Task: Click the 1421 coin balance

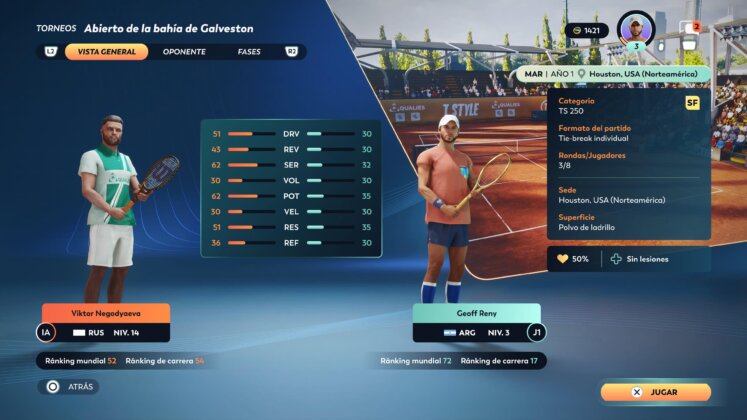Action: pyautogui.click(x=587, y=31)
